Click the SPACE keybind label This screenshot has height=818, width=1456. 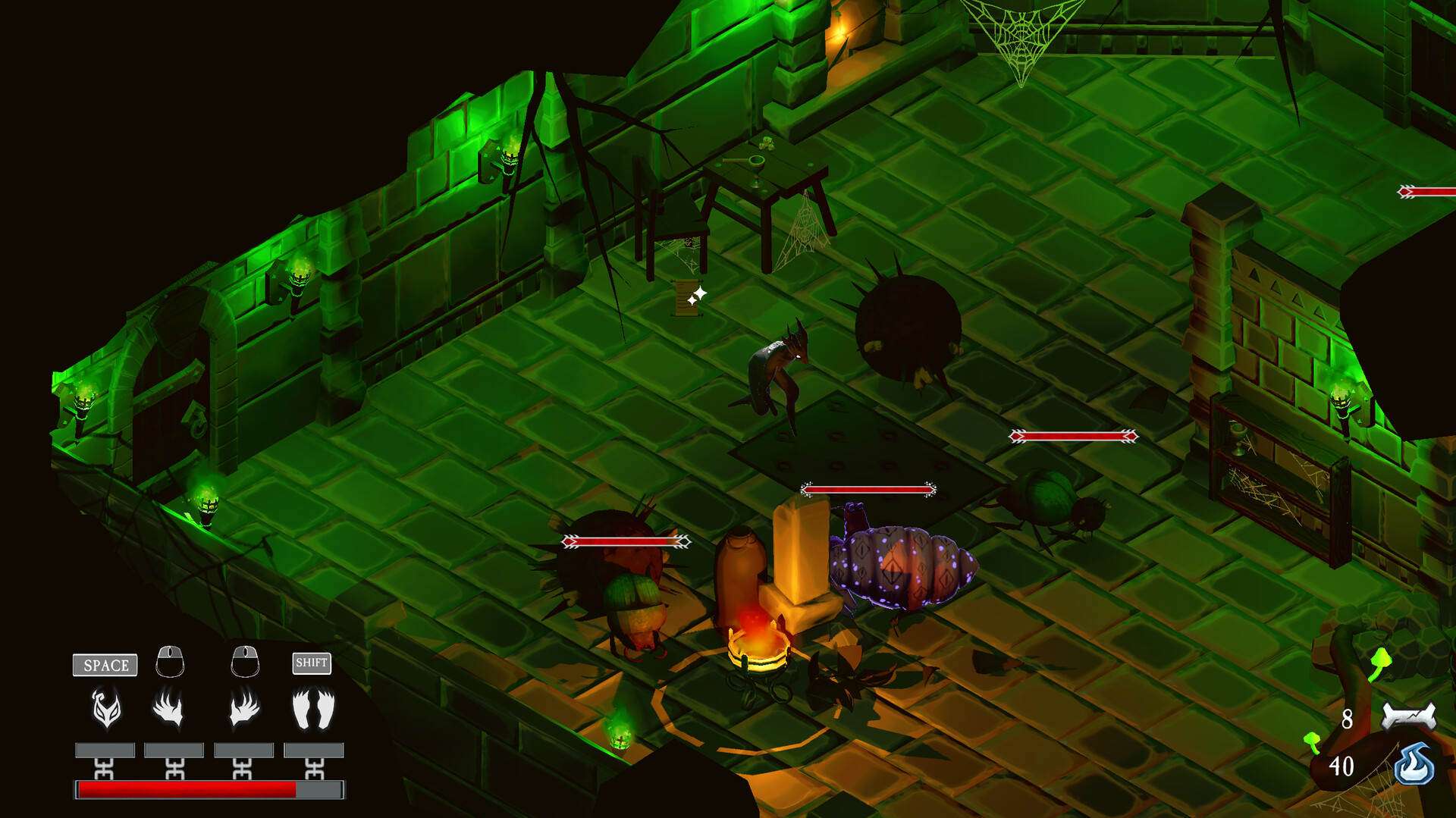[104, 665]
